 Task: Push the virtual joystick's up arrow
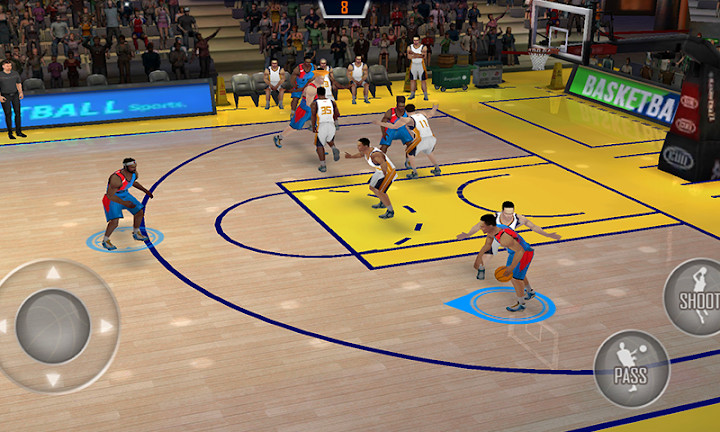click(x=53, y=273)
